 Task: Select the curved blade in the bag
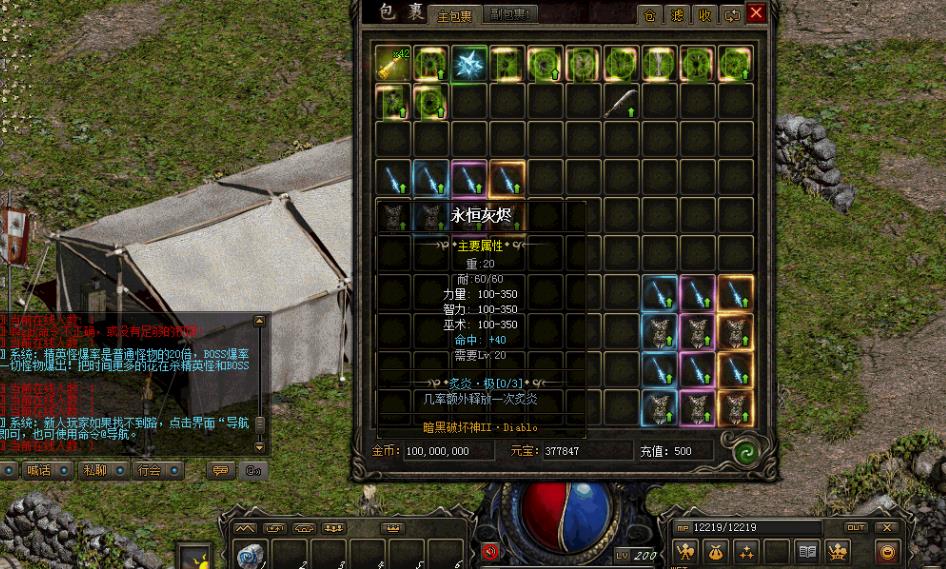pos(621,101)
